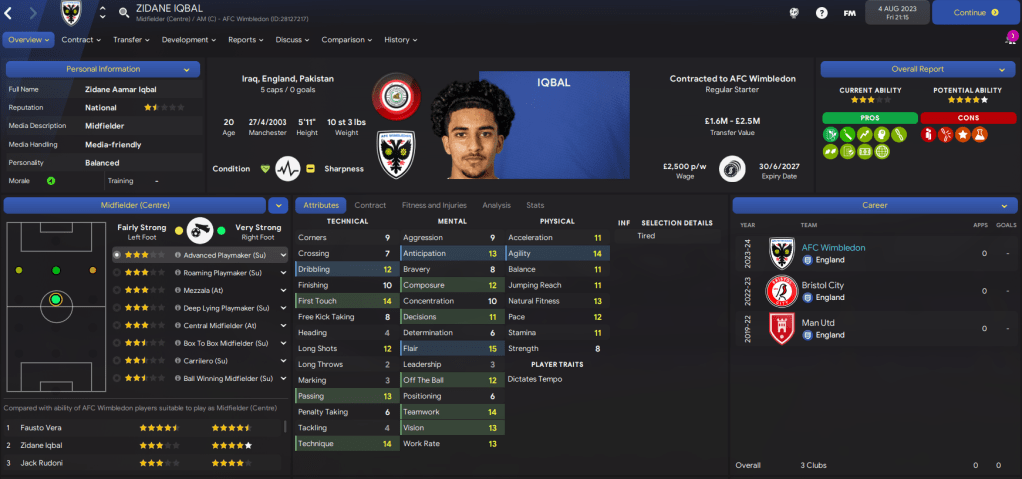Open the Contract dropdown menu
Viewport: 1022px width, 479px height.
point(81,40)
